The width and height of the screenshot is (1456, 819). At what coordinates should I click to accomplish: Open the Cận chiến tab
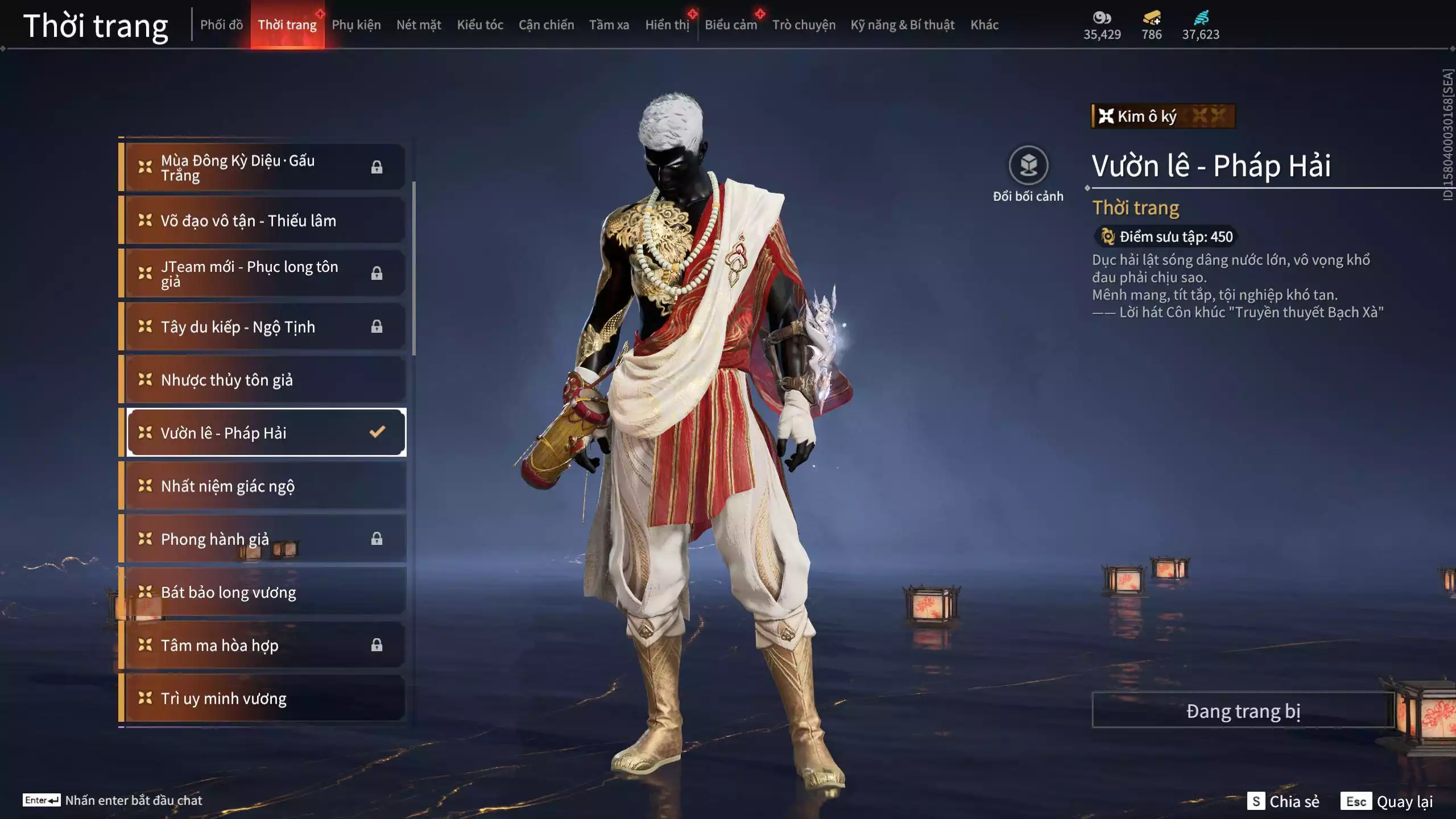coord(546,25)
